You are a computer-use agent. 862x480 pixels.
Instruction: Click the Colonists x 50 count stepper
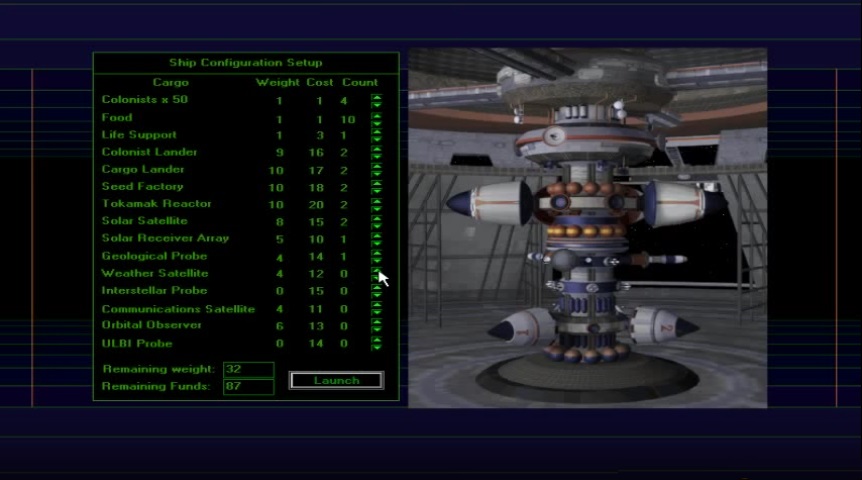coord(376,100)
